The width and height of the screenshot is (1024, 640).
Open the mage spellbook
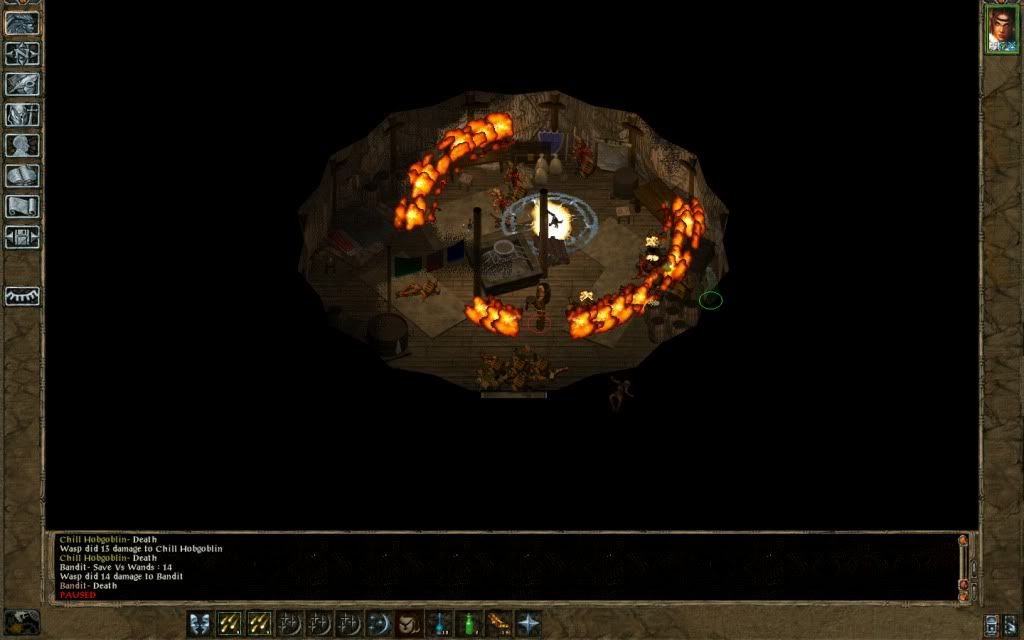[22, 176]
